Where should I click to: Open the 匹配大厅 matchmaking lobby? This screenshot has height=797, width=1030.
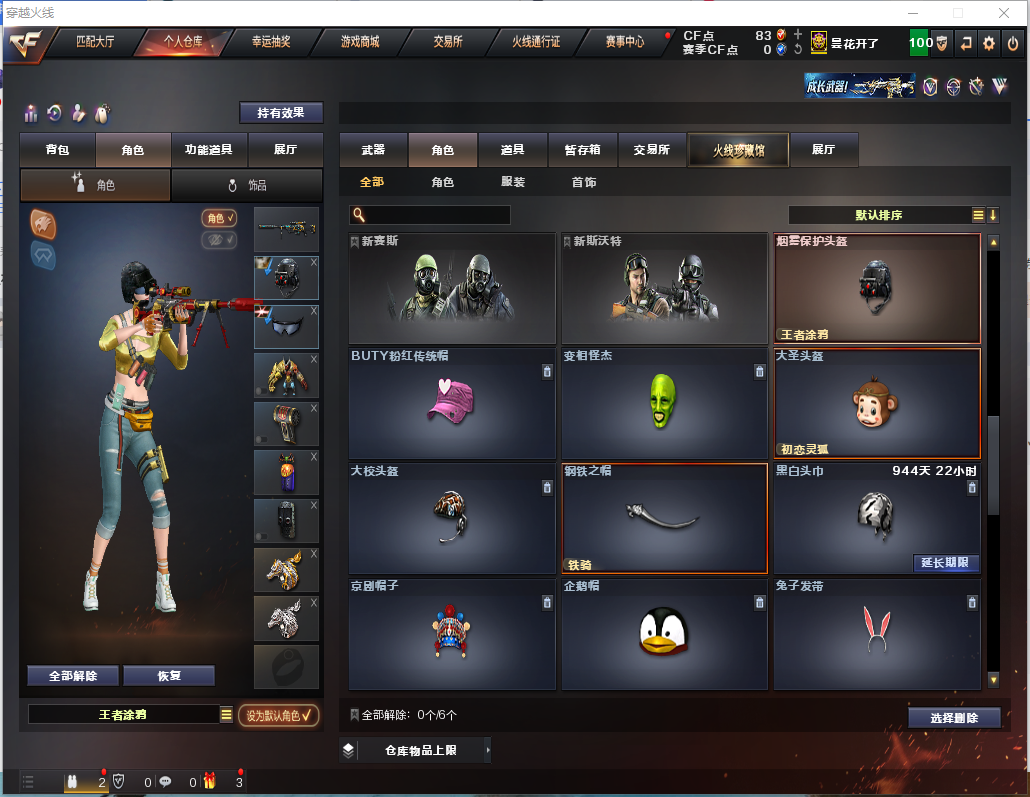pyautogui.click(x=95, y=42)
